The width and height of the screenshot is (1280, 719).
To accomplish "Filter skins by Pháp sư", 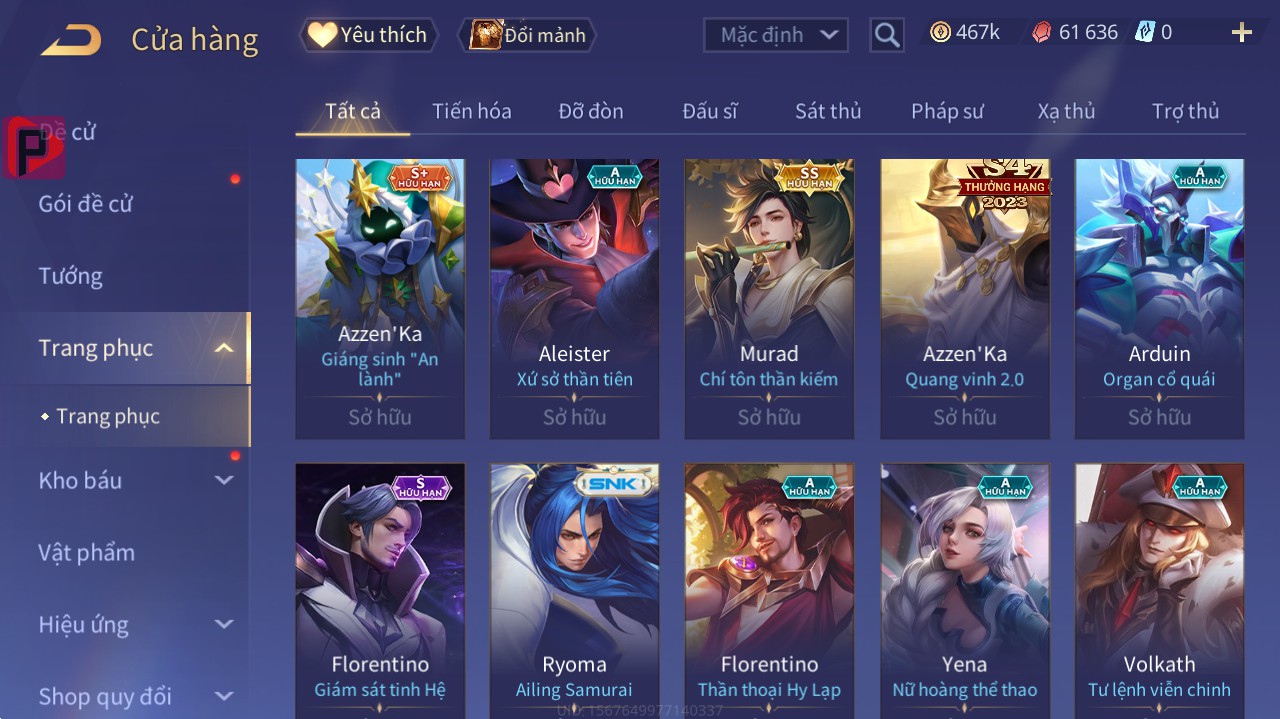I will [947, 111].
